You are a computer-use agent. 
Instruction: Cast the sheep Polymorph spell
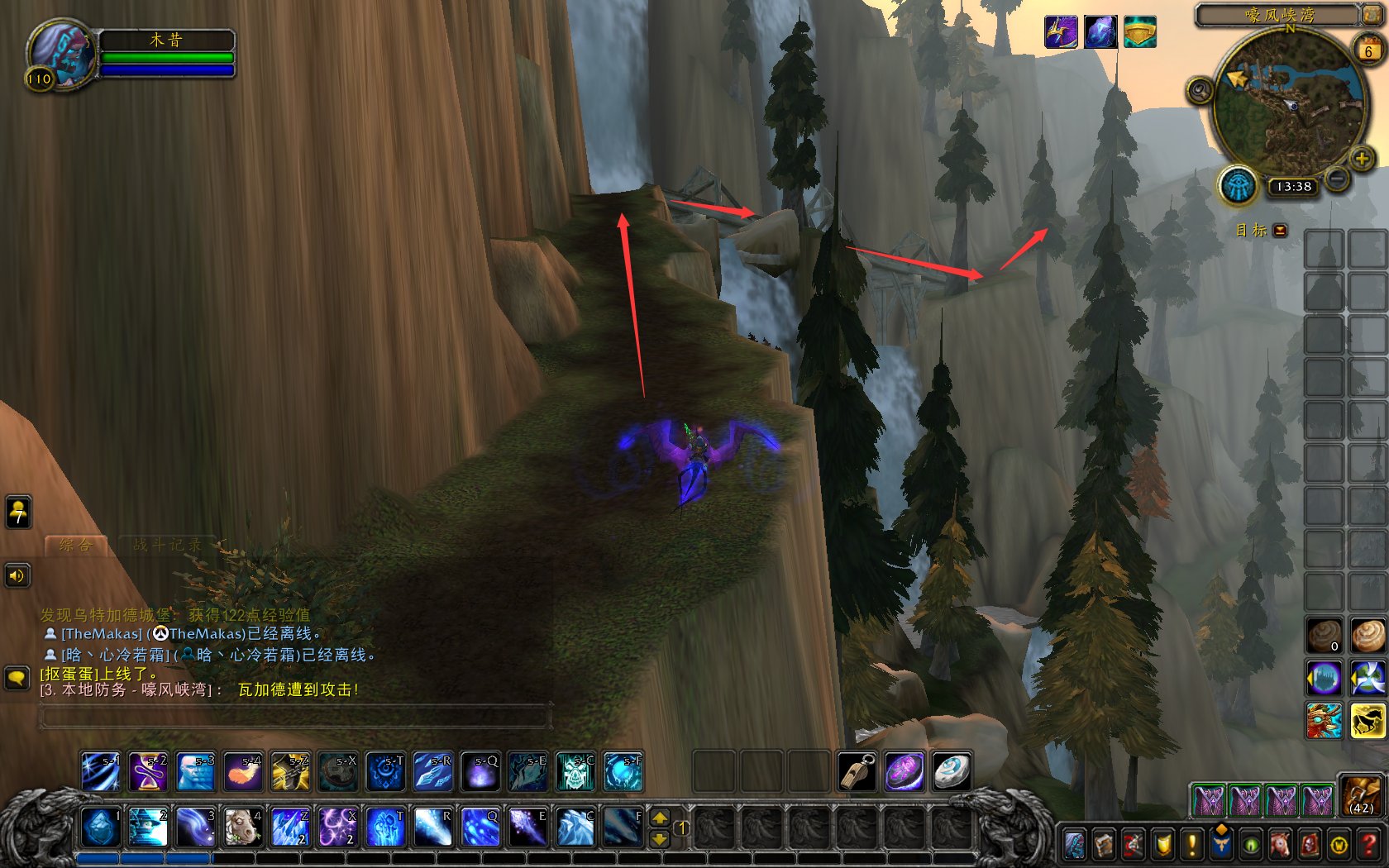point(243,827)
